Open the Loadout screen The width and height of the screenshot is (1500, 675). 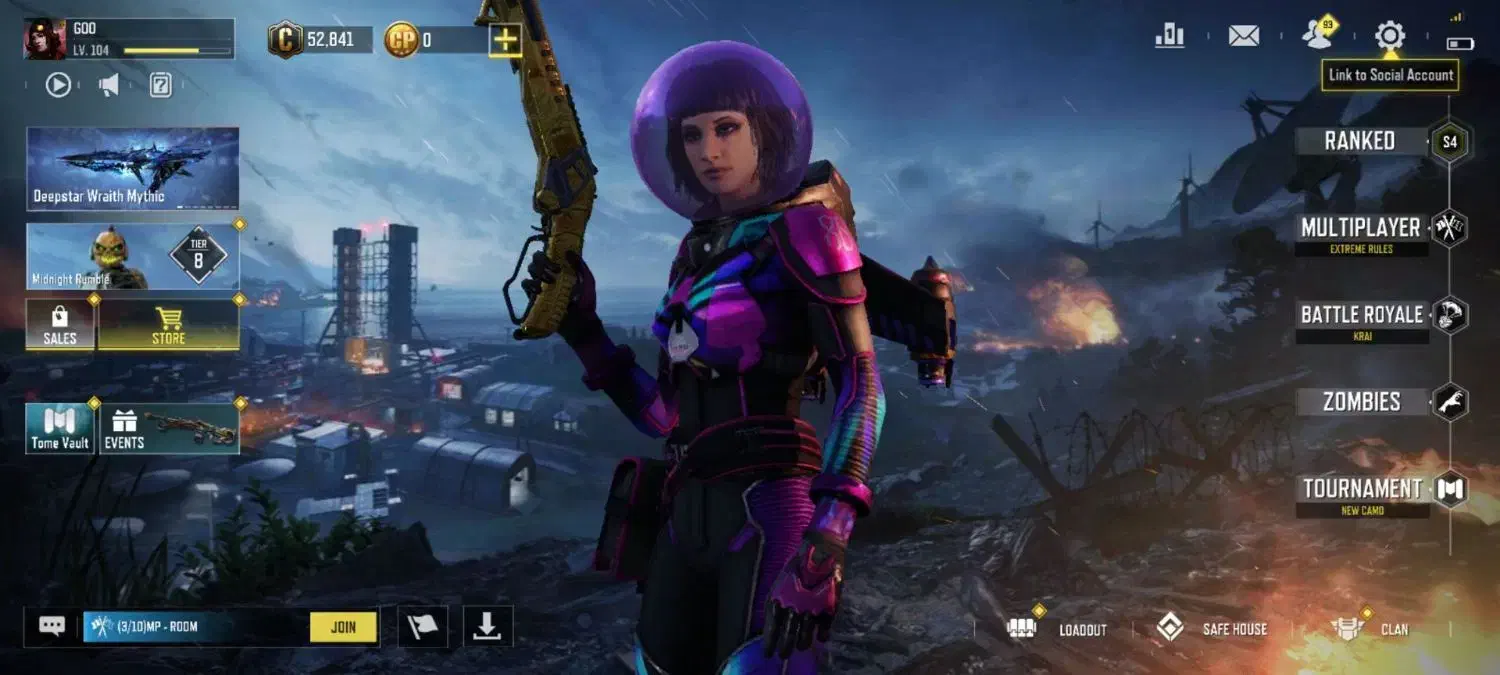point(1060,629)
